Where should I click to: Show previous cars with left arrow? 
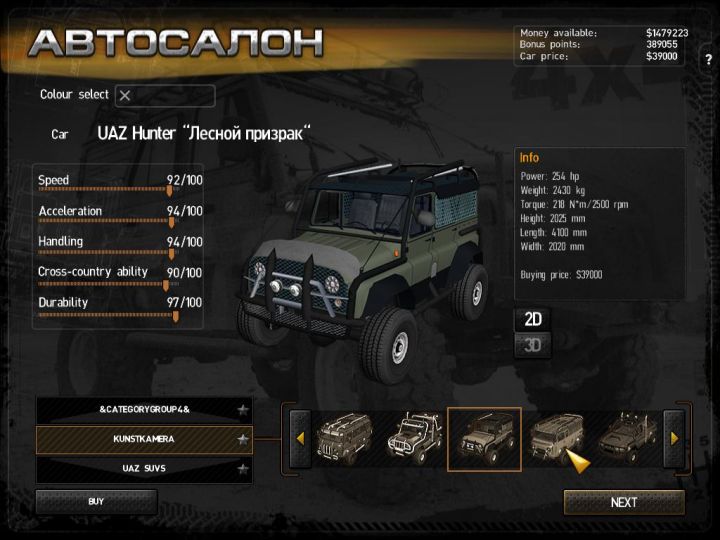299,438
